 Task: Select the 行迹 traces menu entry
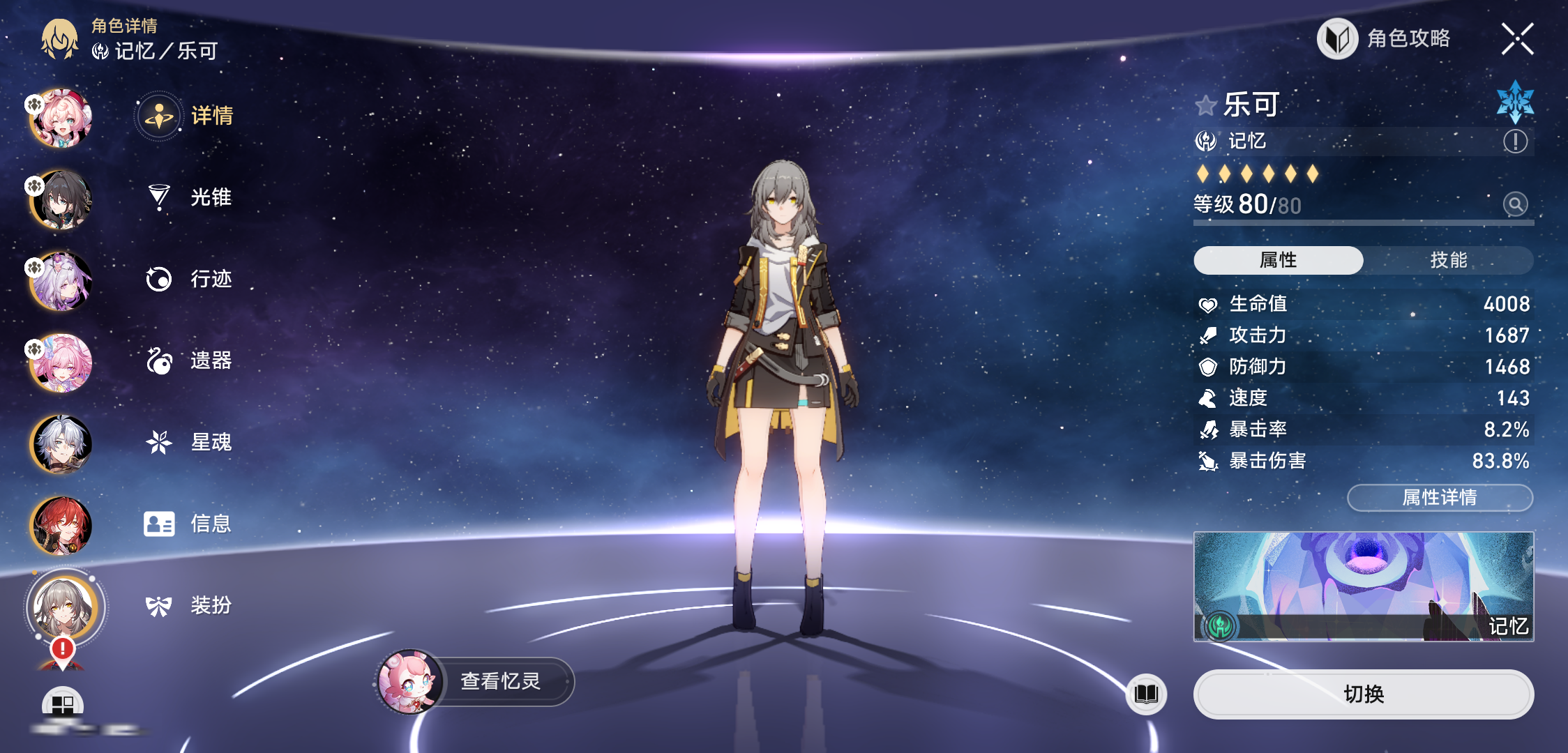[190, 279]
